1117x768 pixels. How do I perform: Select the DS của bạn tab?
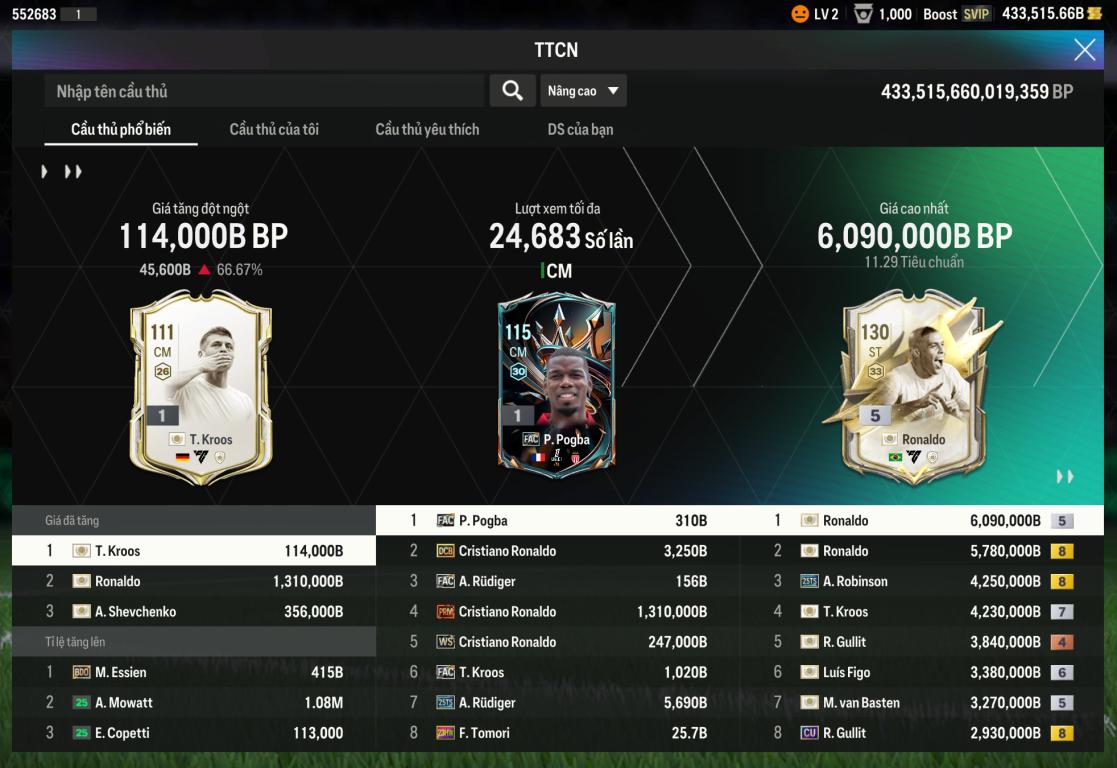click(580, 129)
